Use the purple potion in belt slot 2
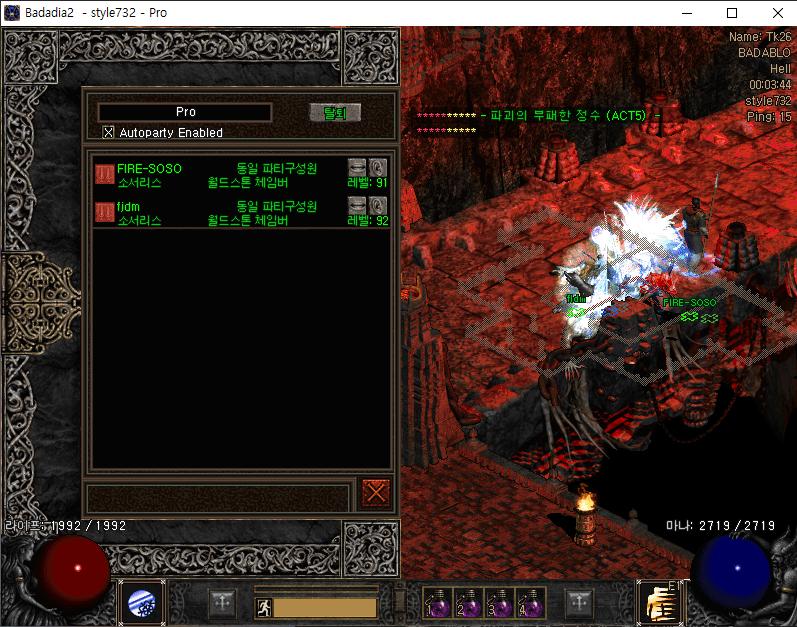Image resolution: width=797 pixels, height=627 pixels. (468, 603)
